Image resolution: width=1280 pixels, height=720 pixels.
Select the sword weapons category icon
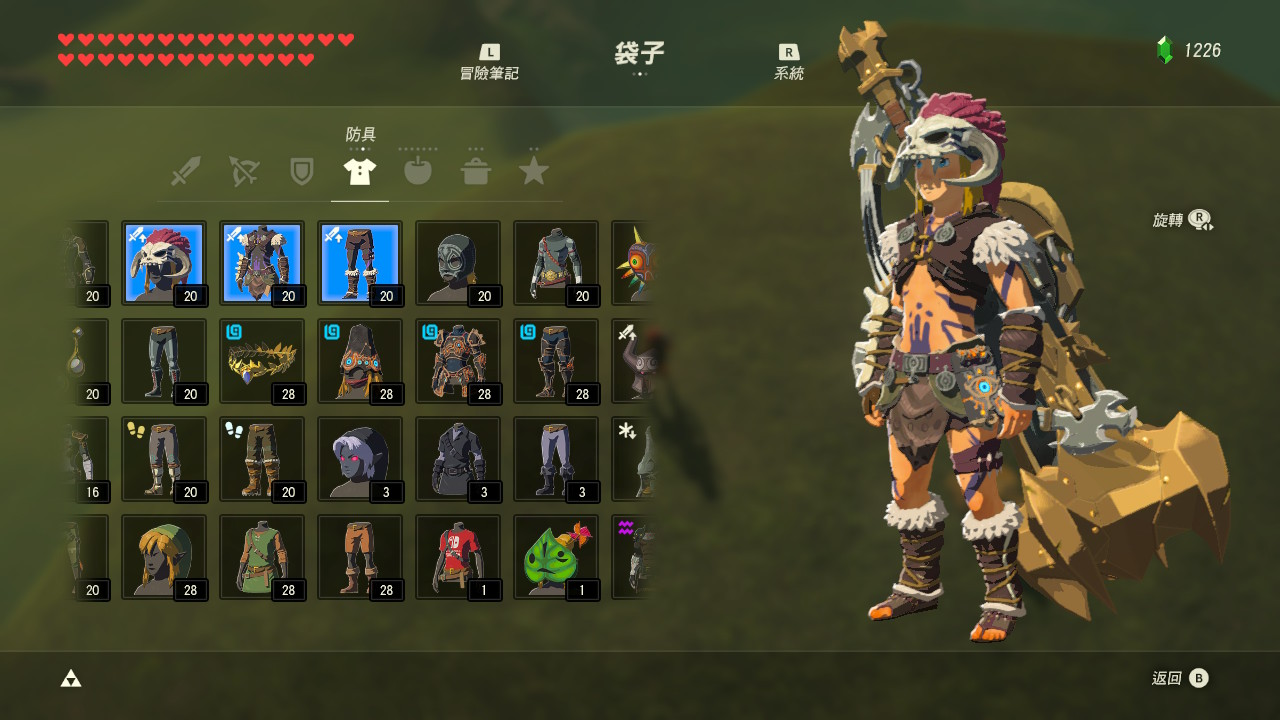tap(184, 170)
